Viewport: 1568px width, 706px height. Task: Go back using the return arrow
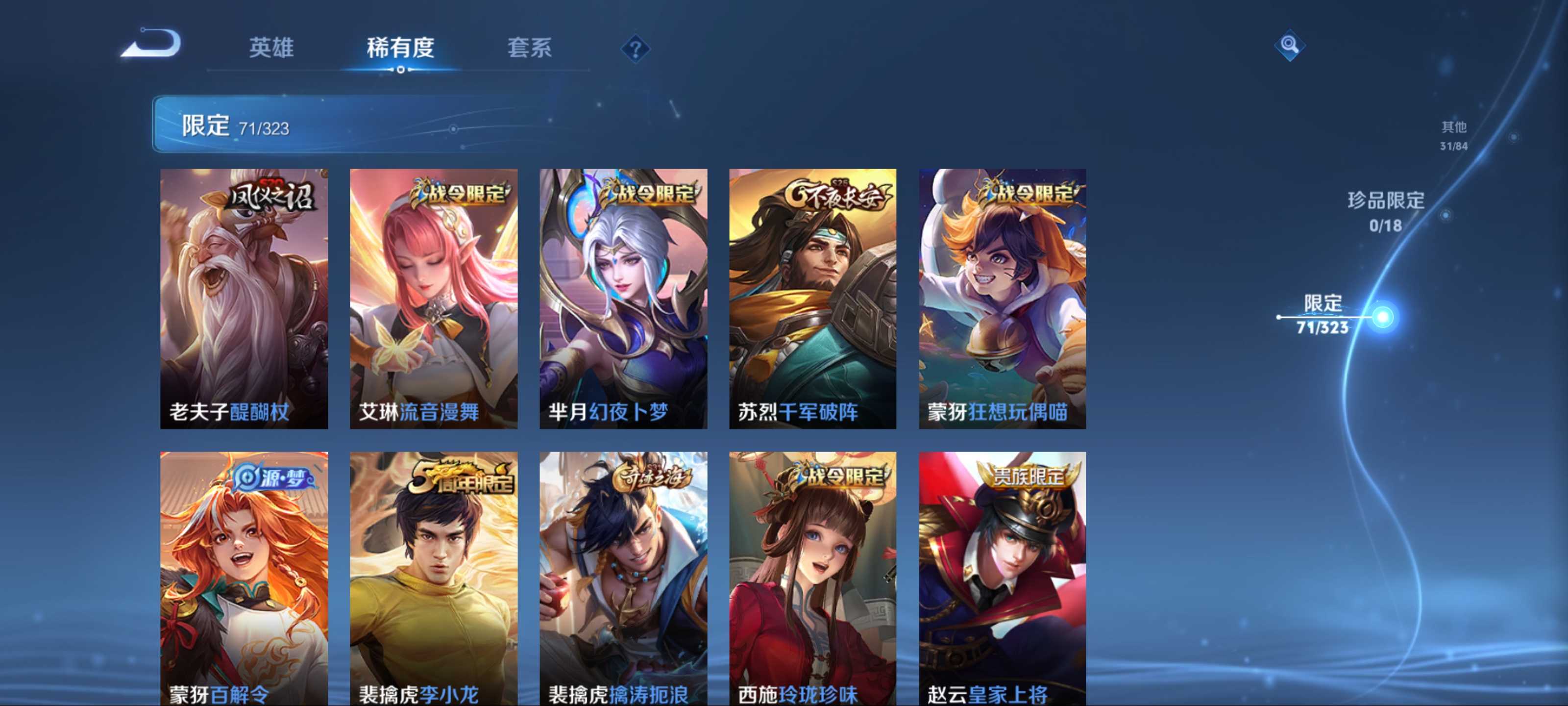click(151, 44)
